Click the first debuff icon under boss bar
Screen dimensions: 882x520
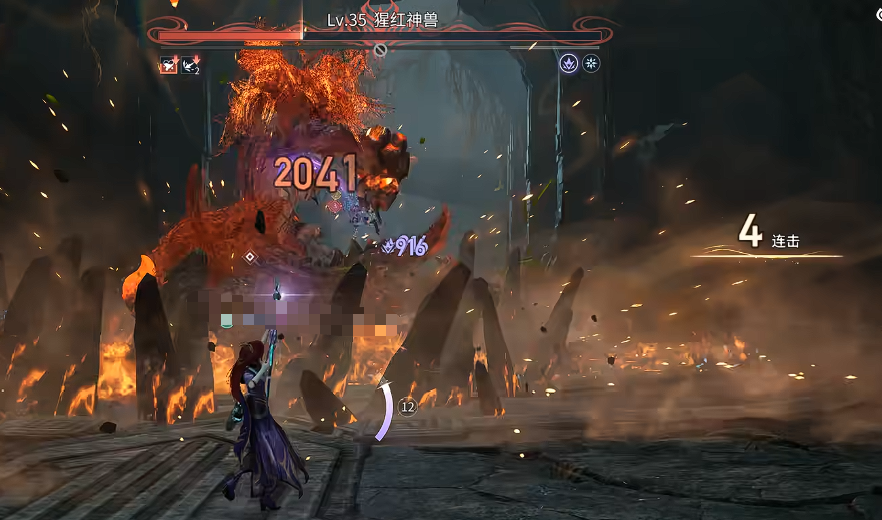167,65
